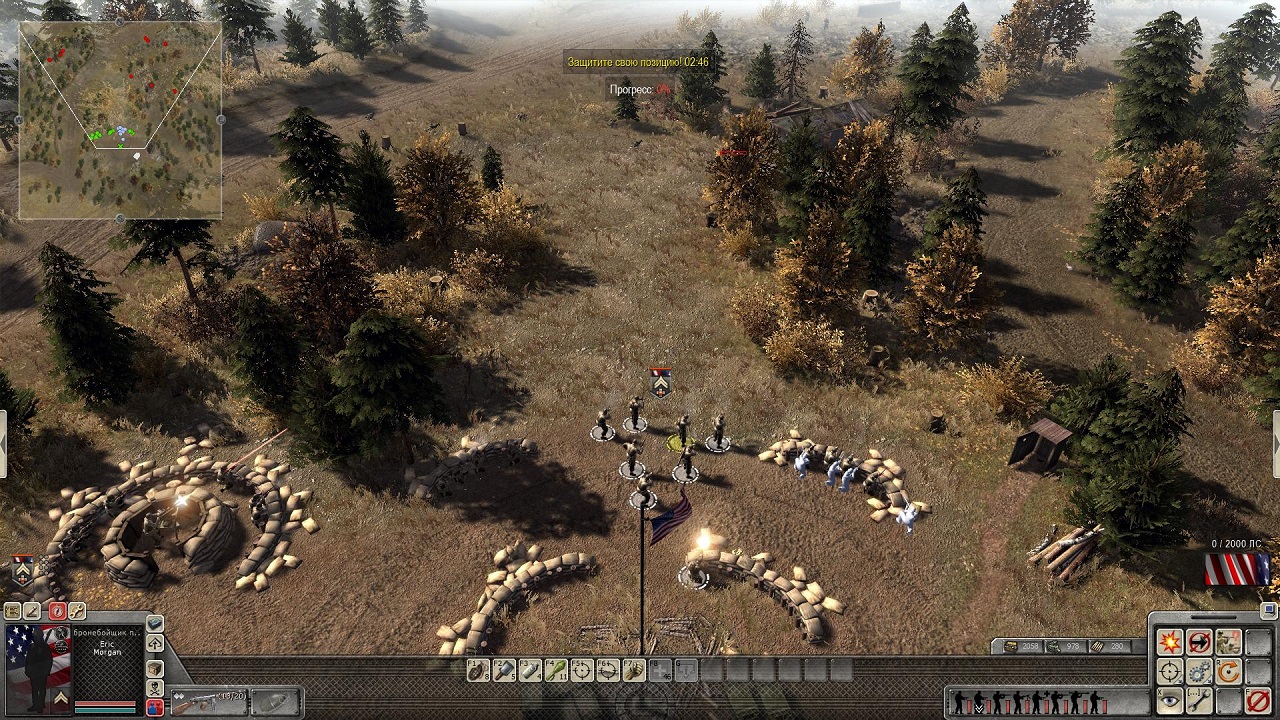Click the red cancel circle command

(1259, 700)
